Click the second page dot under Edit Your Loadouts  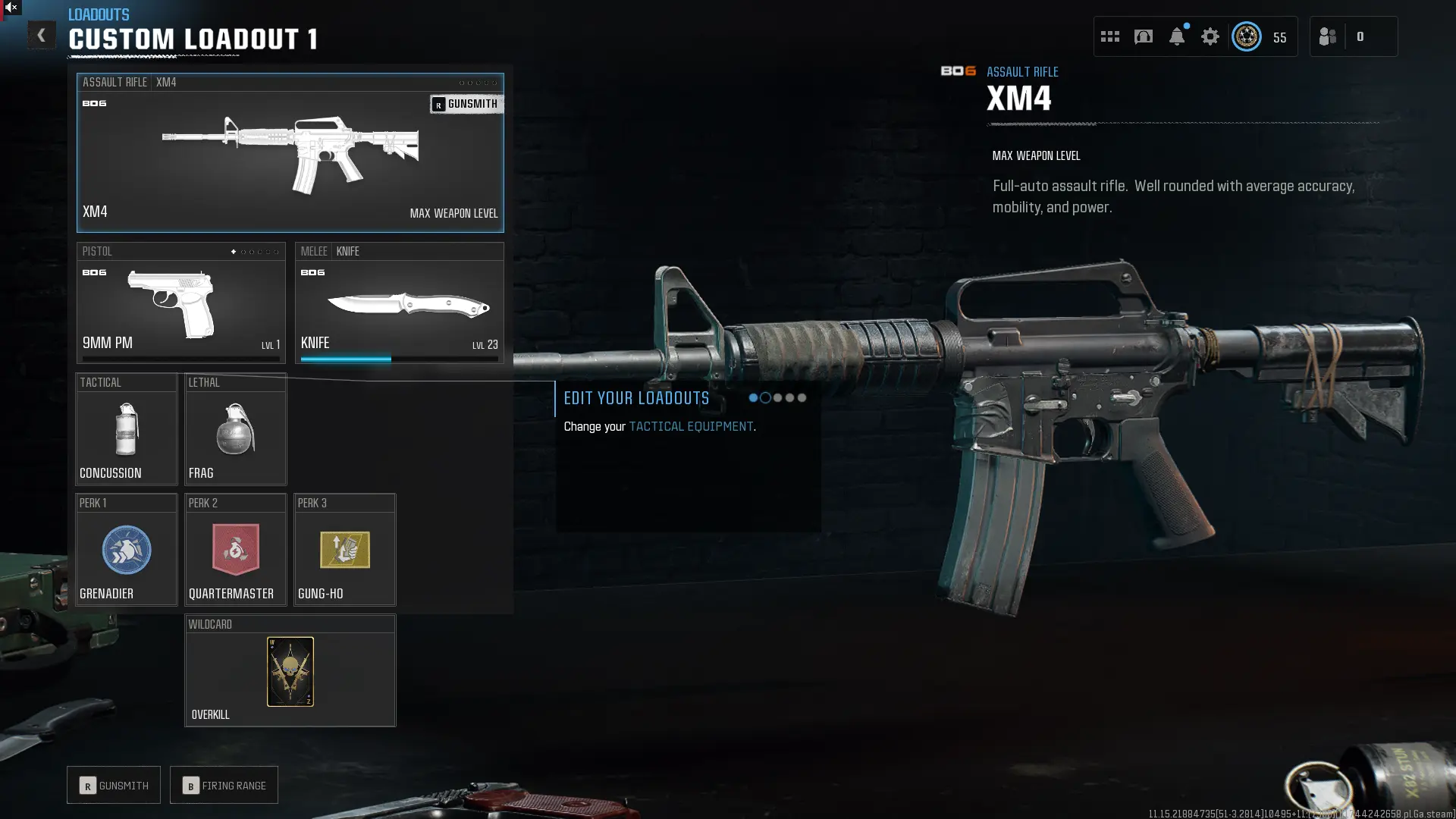pos(766,397)
